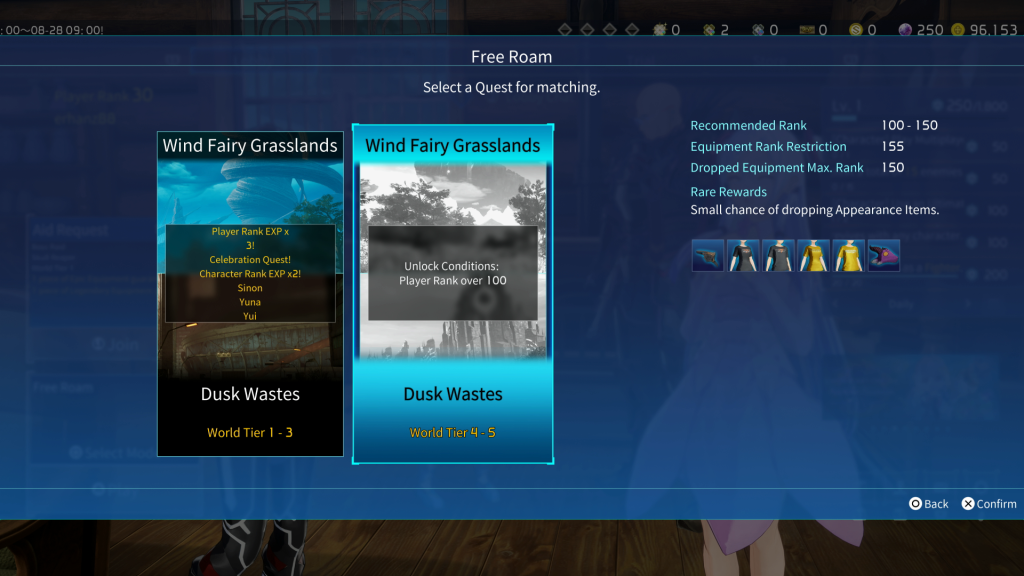1024x576 pixels.
Task: Select the Dusk Wastes World Tier 1 - 3 quest card
Action: [x=250, y=293]
